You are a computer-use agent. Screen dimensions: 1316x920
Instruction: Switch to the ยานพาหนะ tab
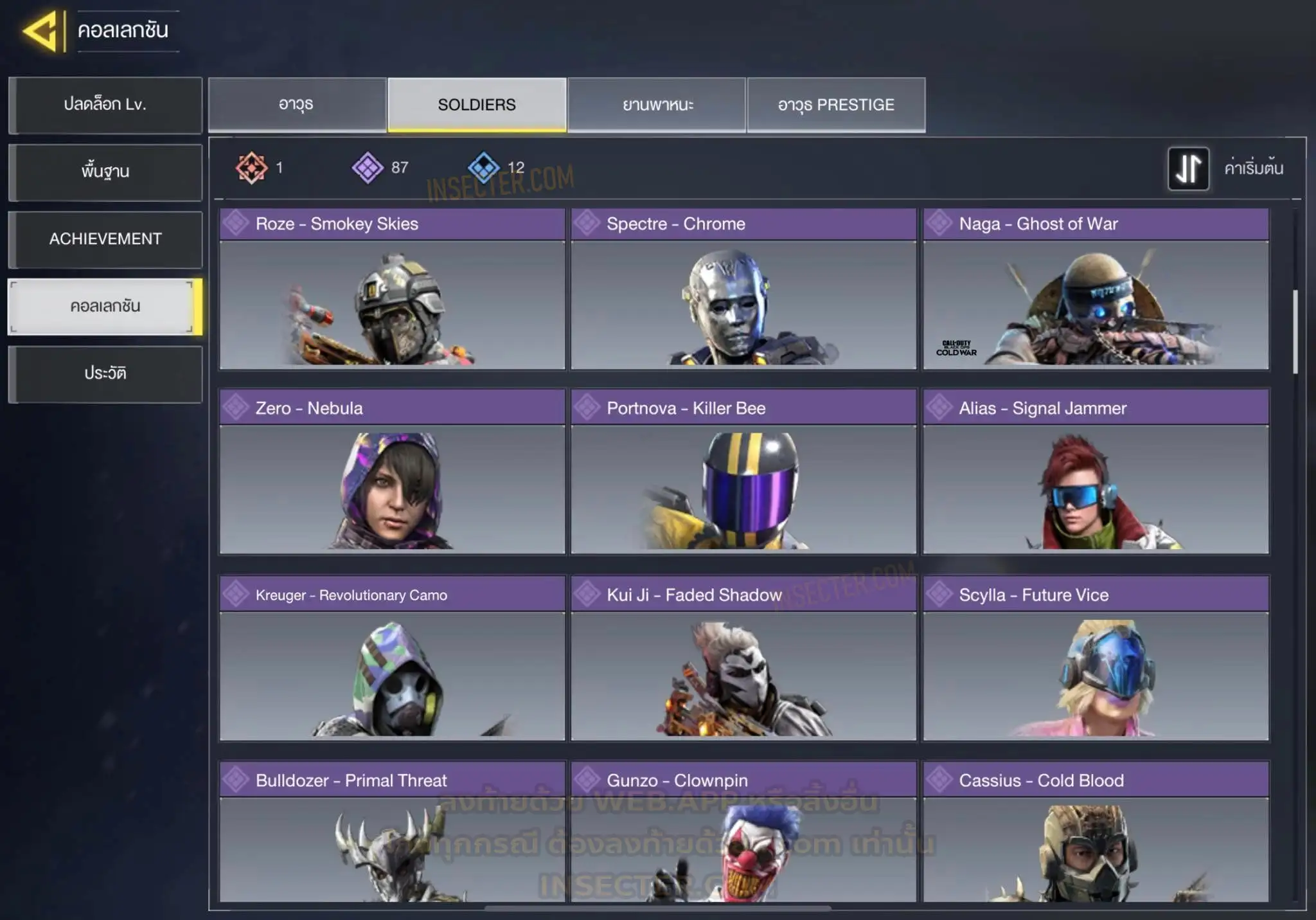click(x=657, y=105)
